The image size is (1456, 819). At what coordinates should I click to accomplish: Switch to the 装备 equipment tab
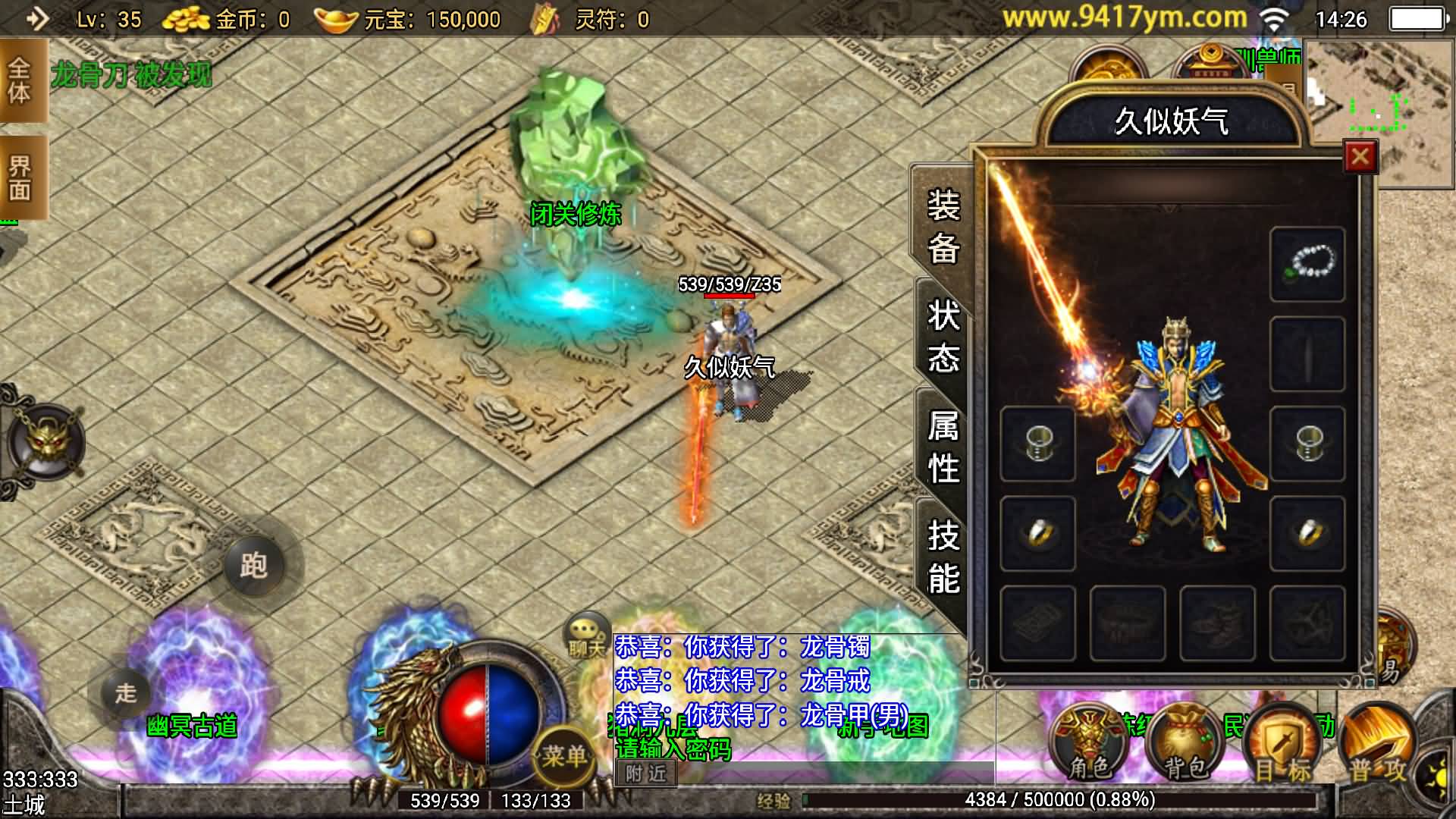[943, 227]
